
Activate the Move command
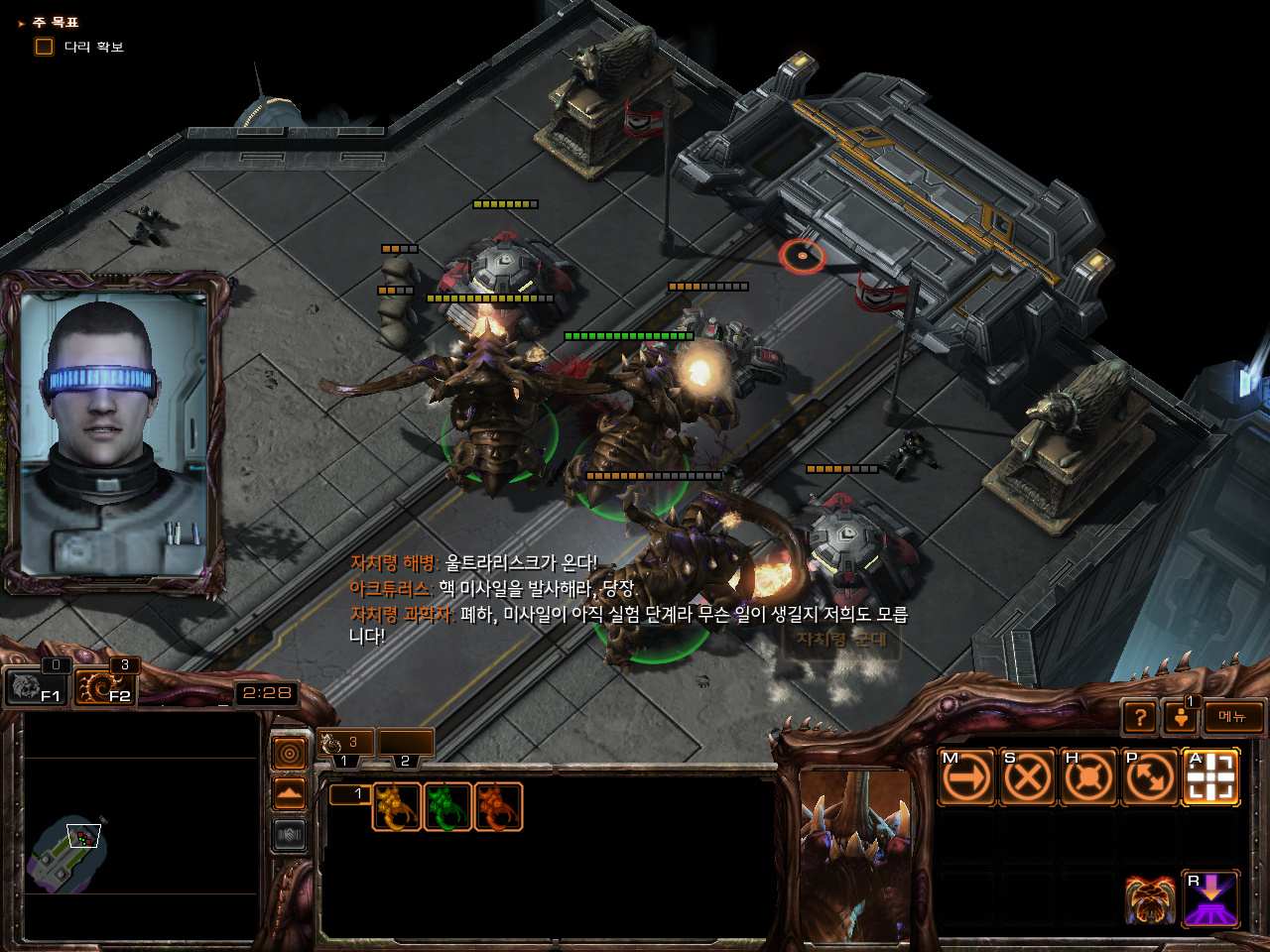(965, 776)
